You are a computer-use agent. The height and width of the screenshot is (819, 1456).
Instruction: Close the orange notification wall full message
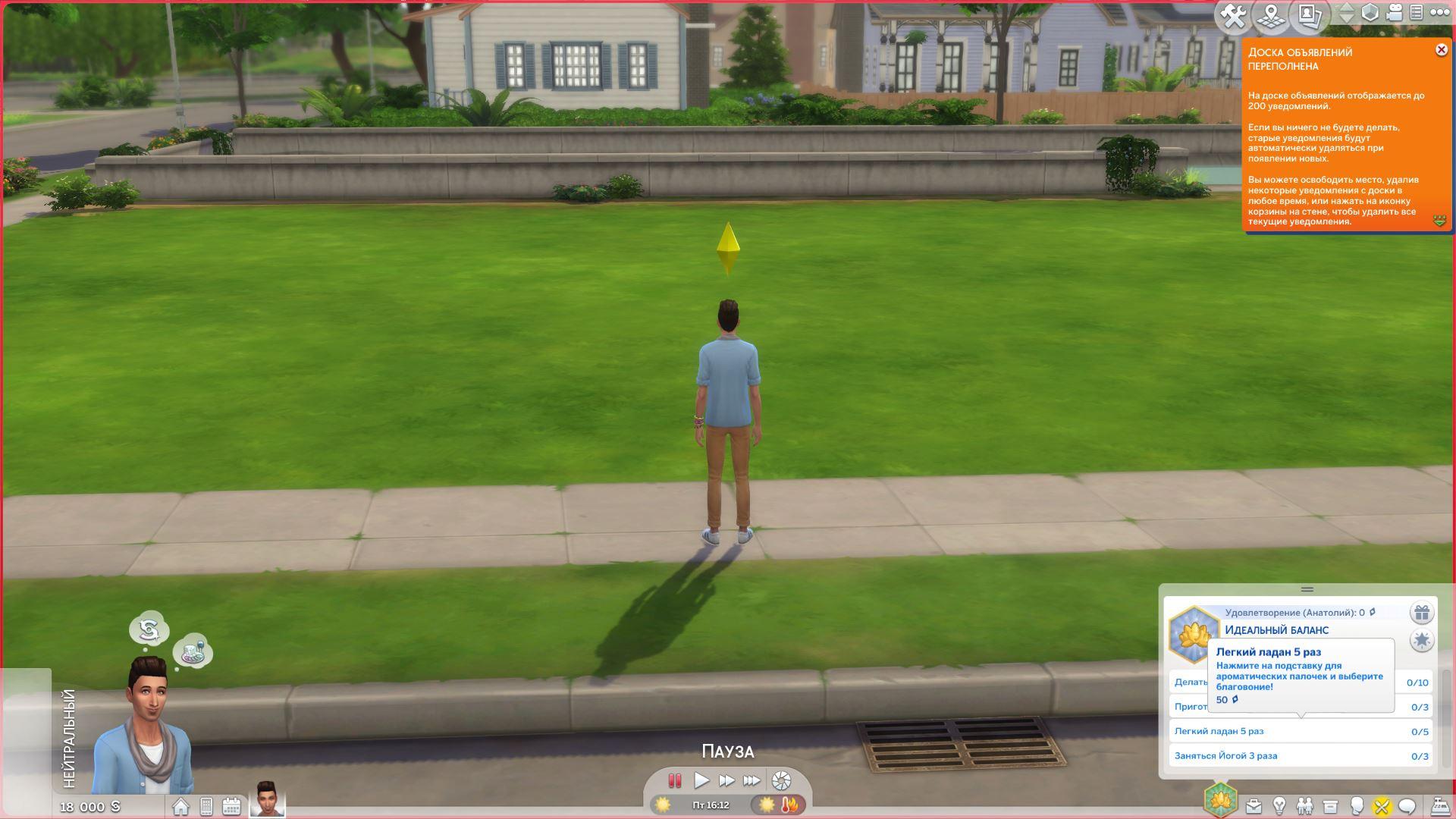[x=1441, y=50]
